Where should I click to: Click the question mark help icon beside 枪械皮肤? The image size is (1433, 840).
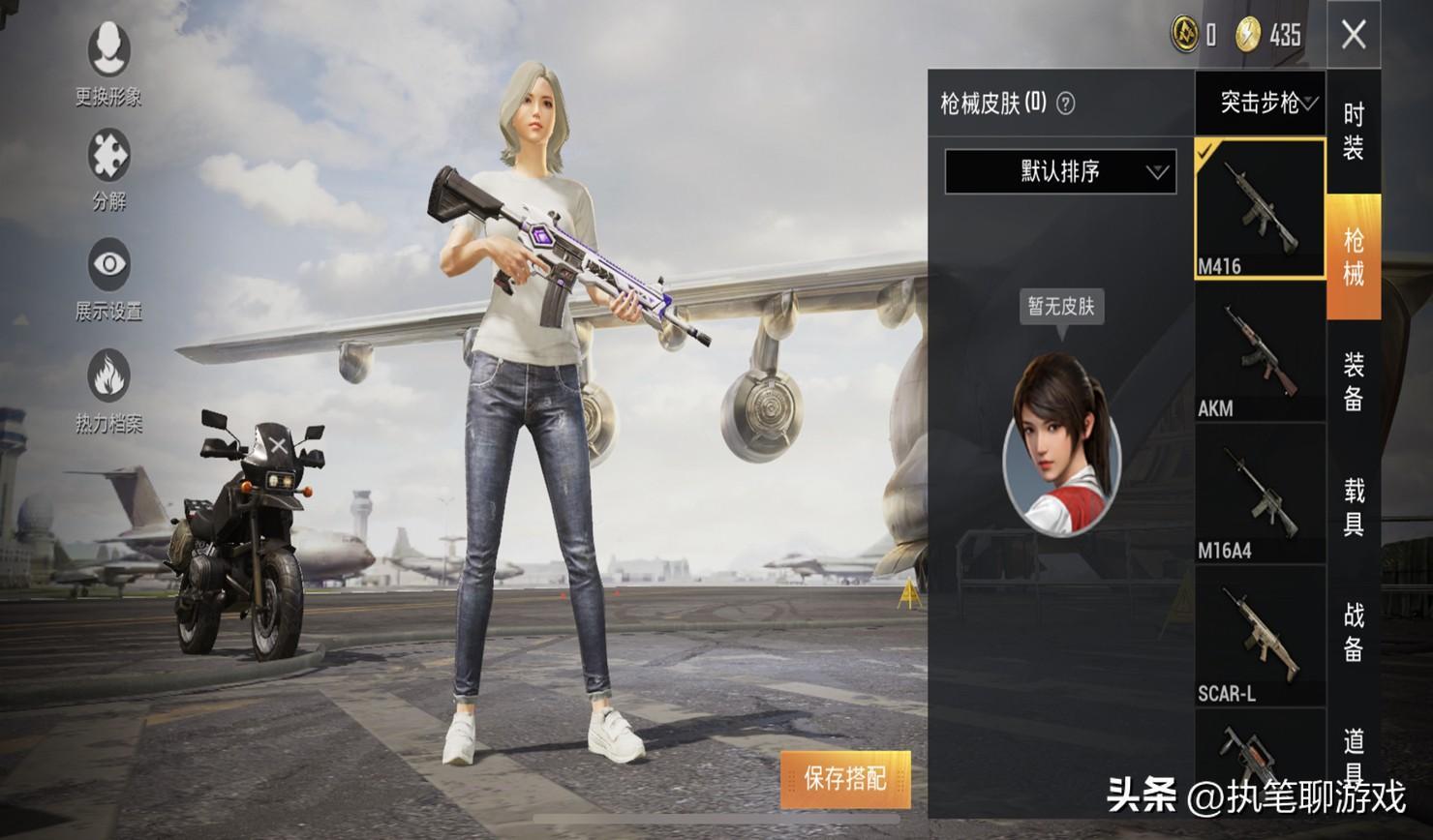1065,104
